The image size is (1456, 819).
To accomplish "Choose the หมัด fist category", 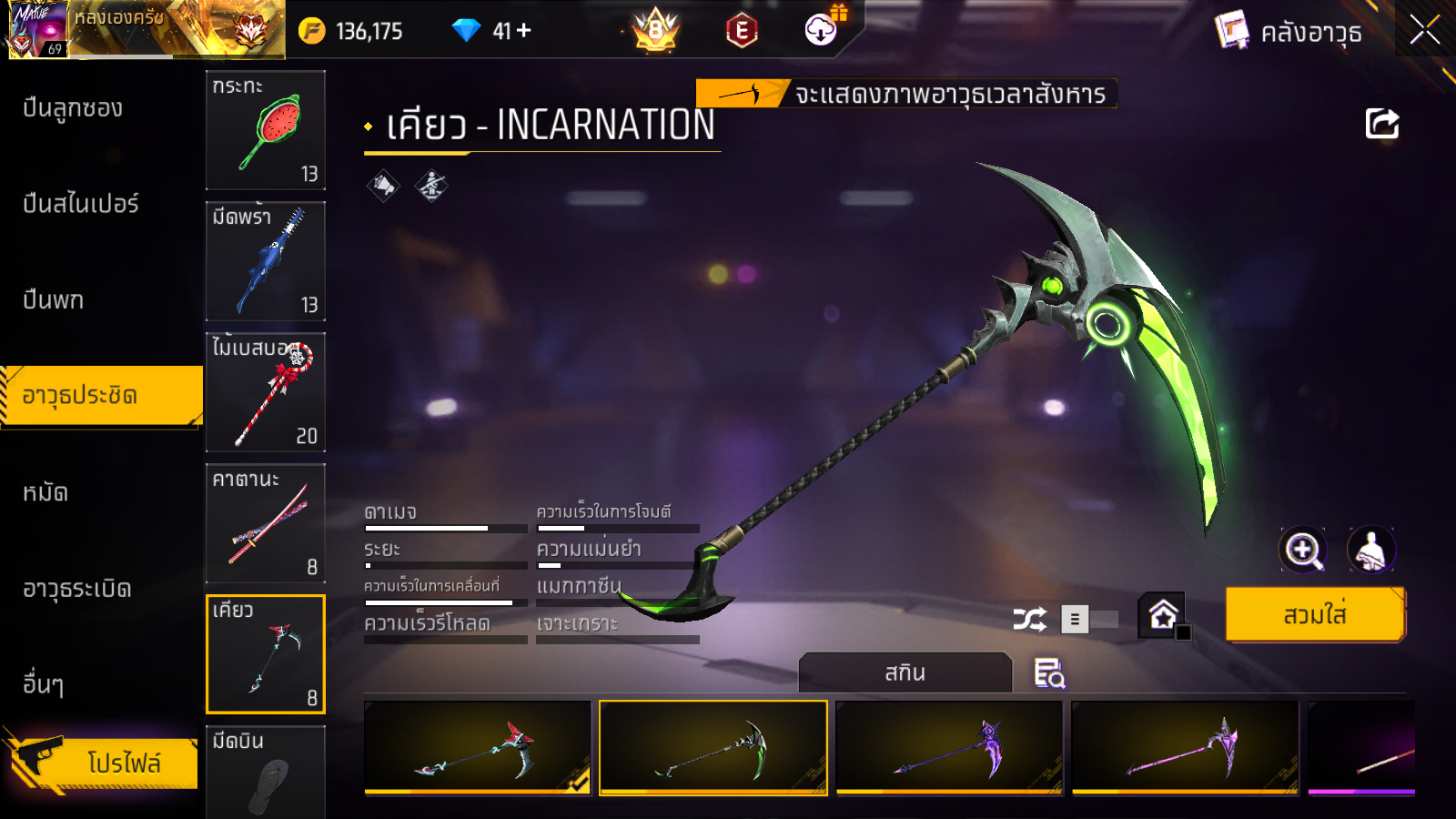I will pyautogui.click(x=45, y=493).
